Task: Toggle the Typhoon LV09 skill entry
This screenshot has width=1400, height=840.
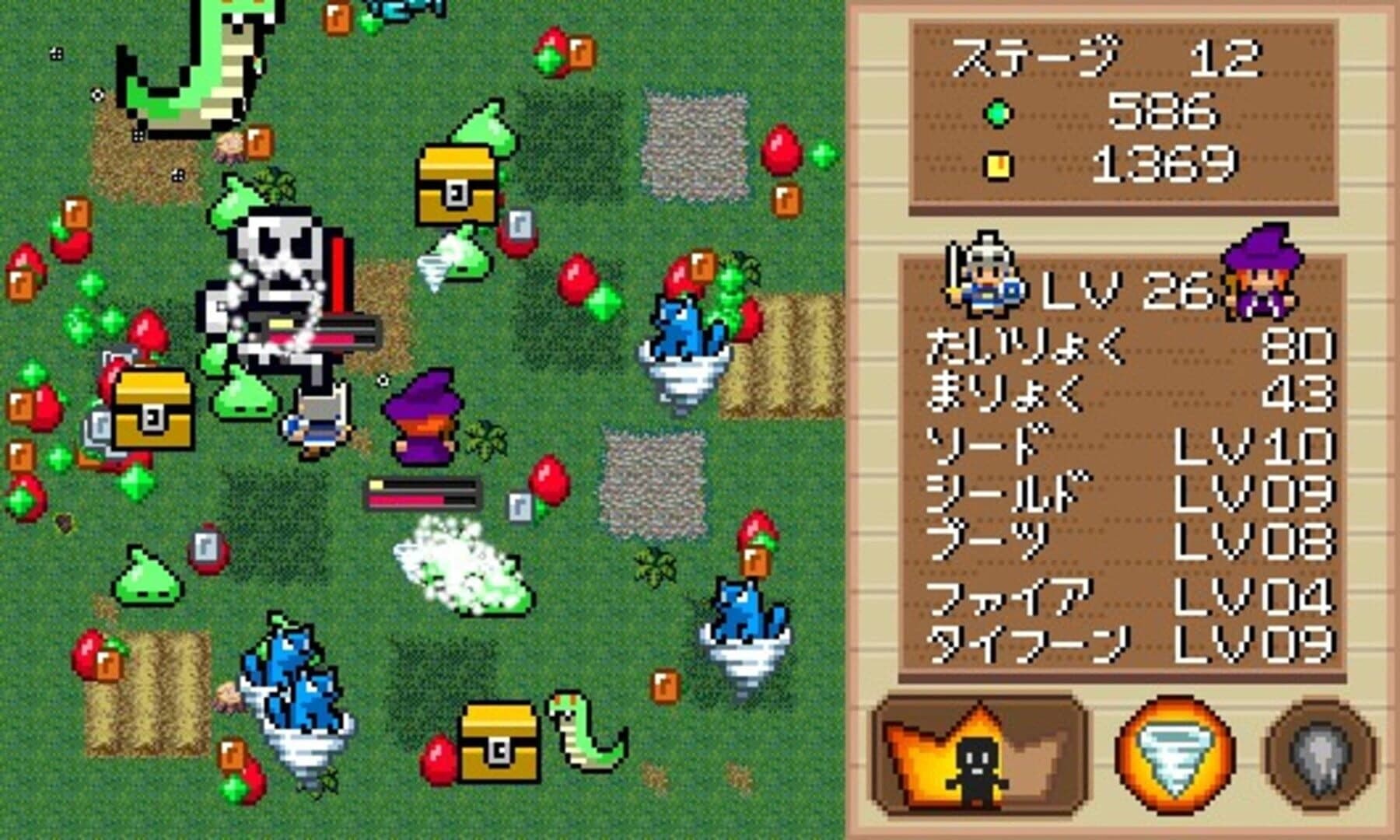Action: (1120, 644)
